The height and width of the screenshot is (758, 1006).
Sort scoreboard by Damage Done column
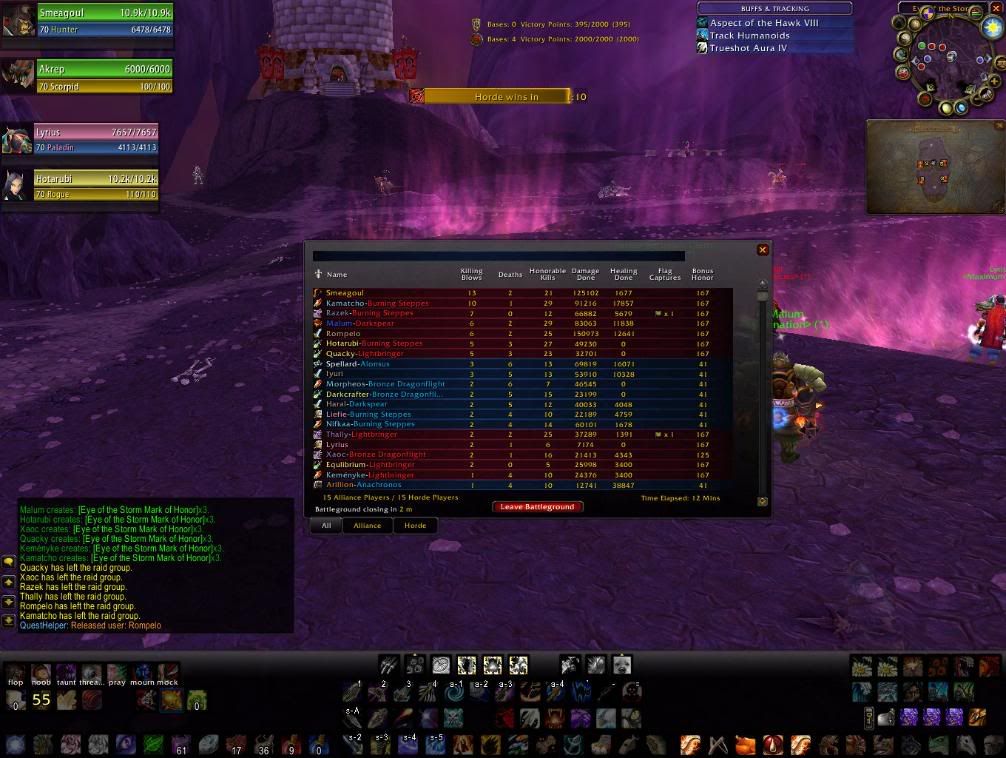pos(585,274)
